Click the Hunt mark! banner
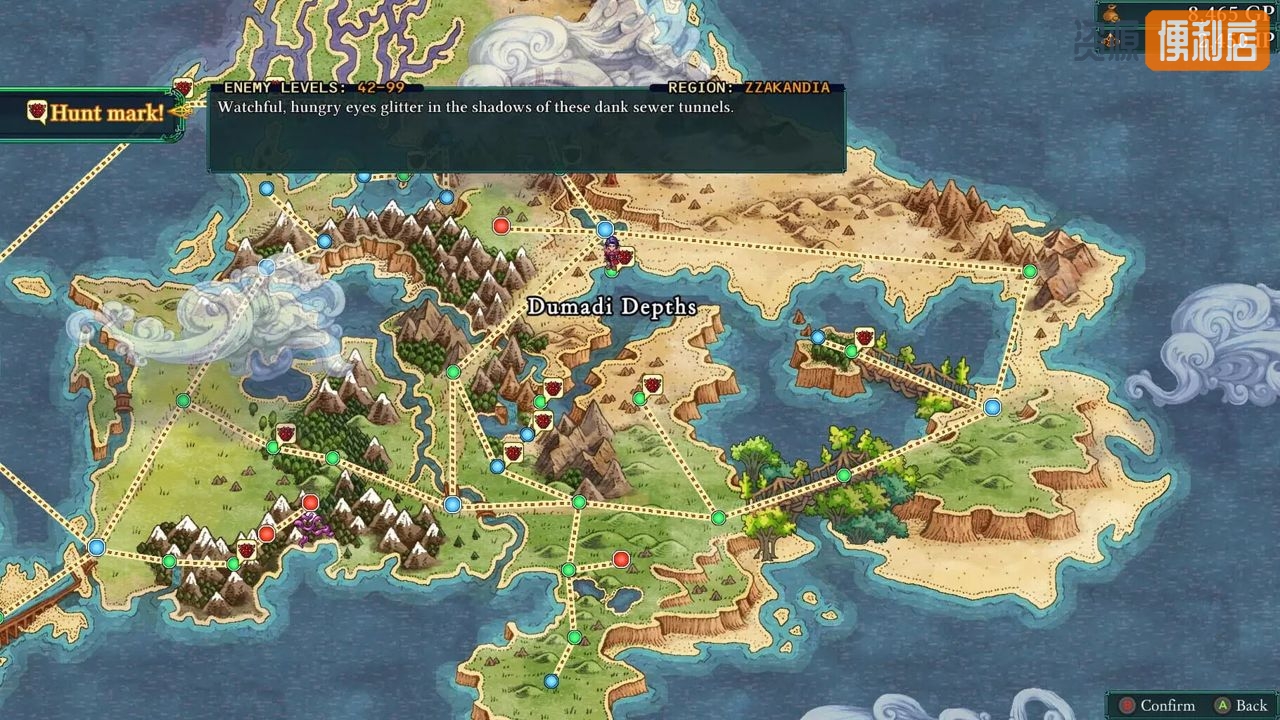Image resolution: width=1280 pixels, height=720 pixels. point(93,113)
